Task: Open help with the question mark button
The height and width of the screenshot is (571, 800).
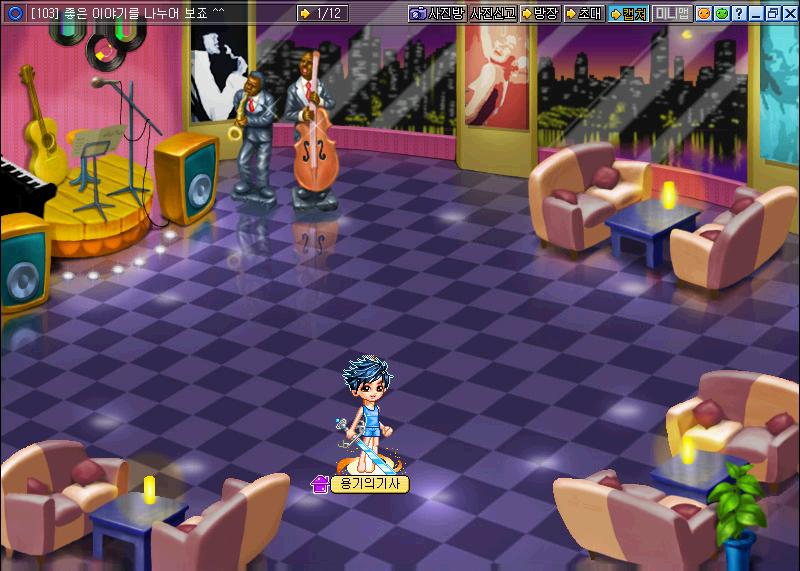Action: tap(738, 14)
